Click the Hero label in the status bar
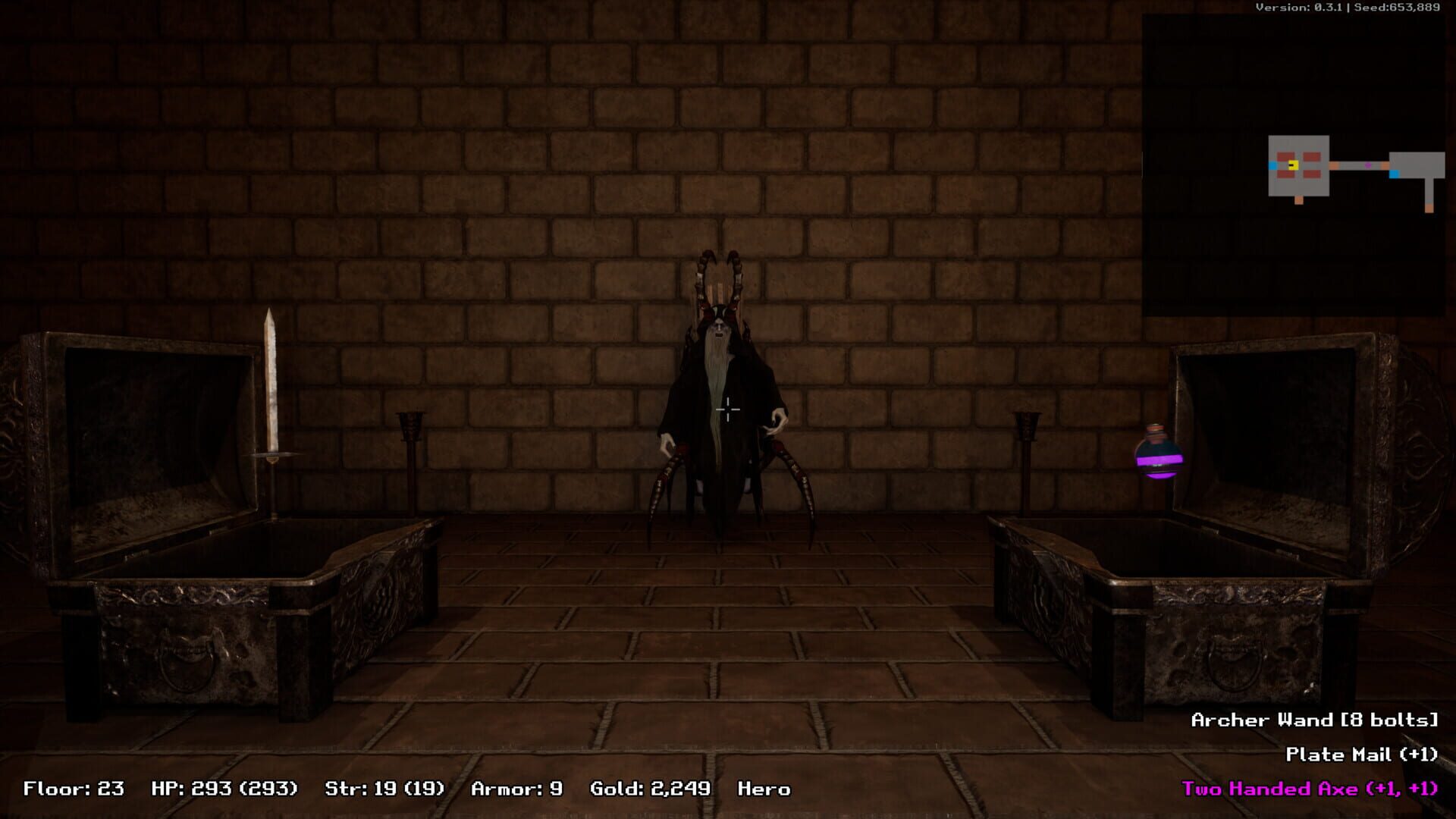This screenshot has width=1456, height=819. pos(764,789)
